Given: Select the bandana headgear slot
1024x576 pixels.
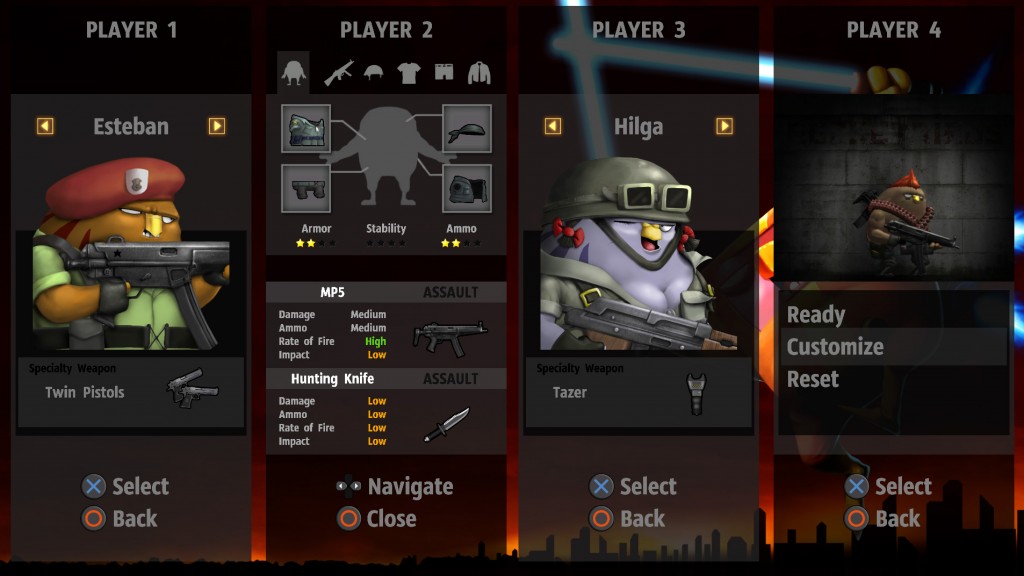Looking at the screenshot, I should pyautogui.click(x=467, y=129).
